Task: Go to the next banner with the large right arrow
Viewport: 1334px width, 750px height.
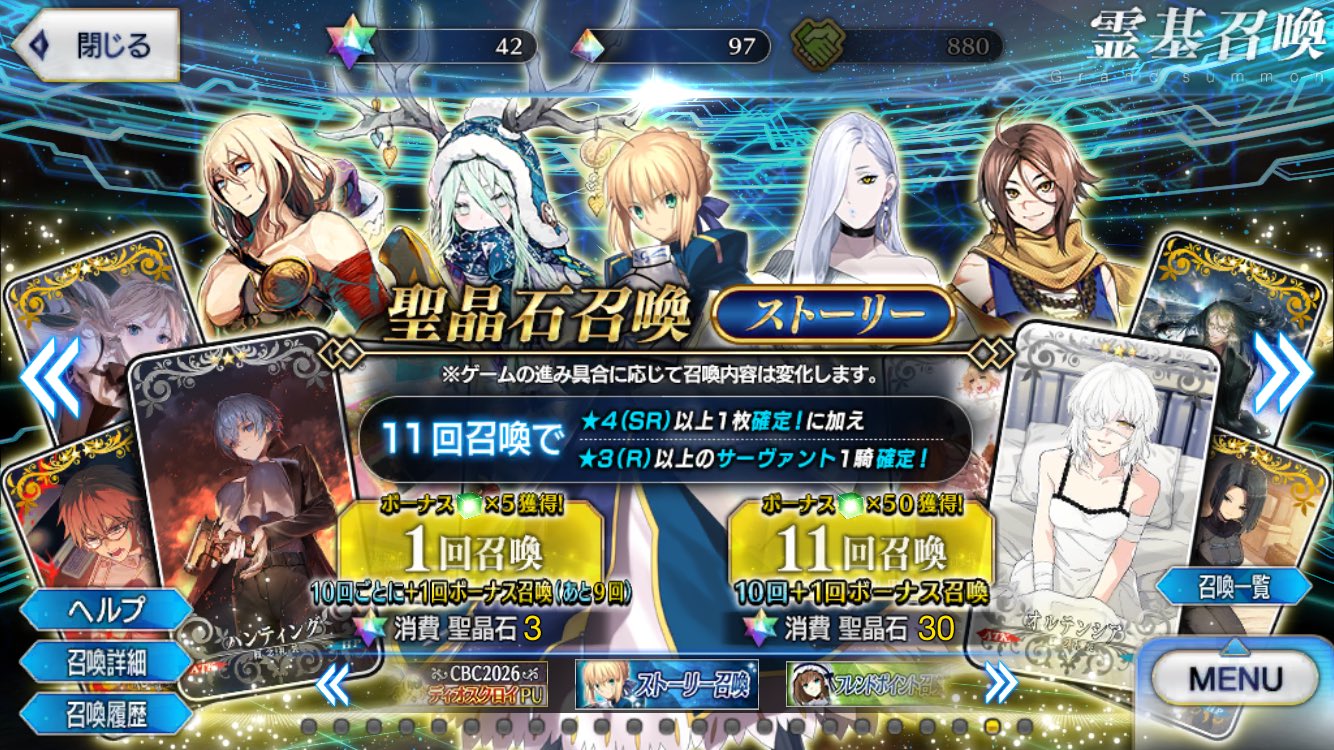Action: (x=1284, y=372)
